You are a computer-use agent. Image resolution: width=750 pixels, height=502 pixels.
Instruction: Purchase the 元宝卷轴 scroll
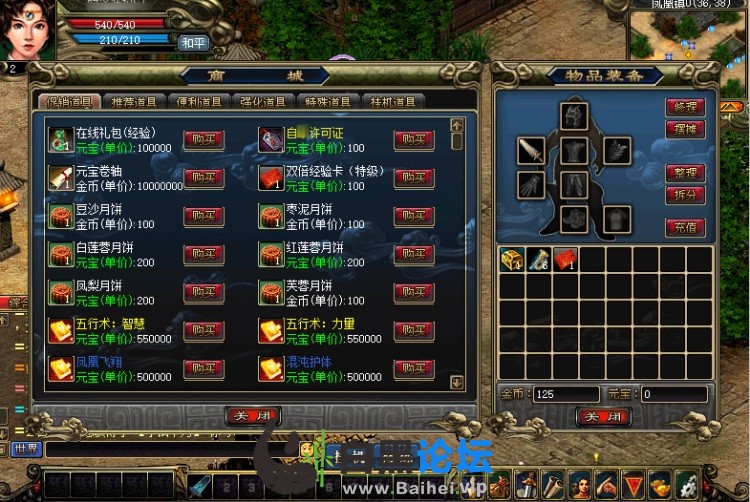203,178
